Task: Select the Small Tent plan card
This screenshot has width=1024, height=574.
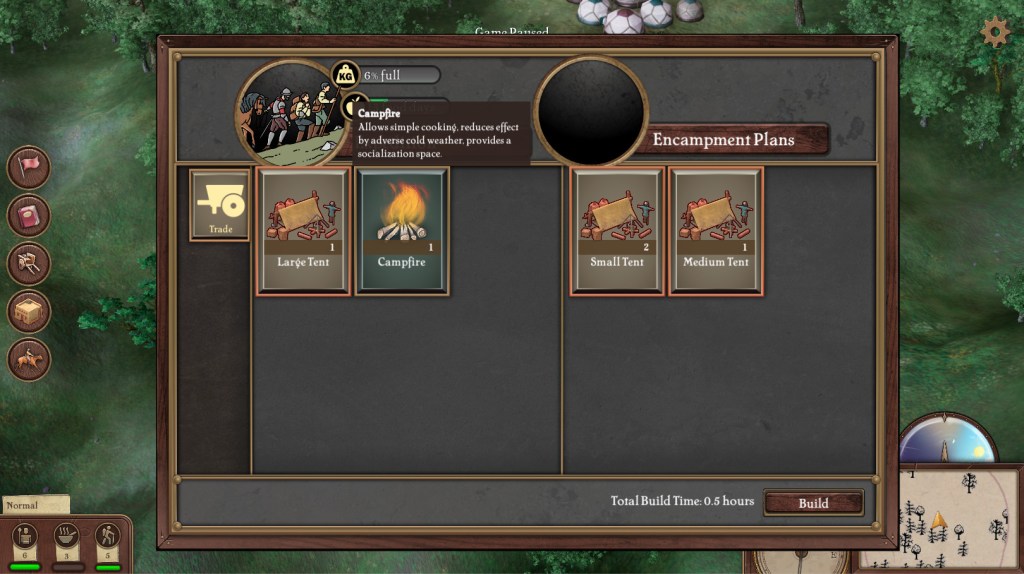Action: point(617,231)
